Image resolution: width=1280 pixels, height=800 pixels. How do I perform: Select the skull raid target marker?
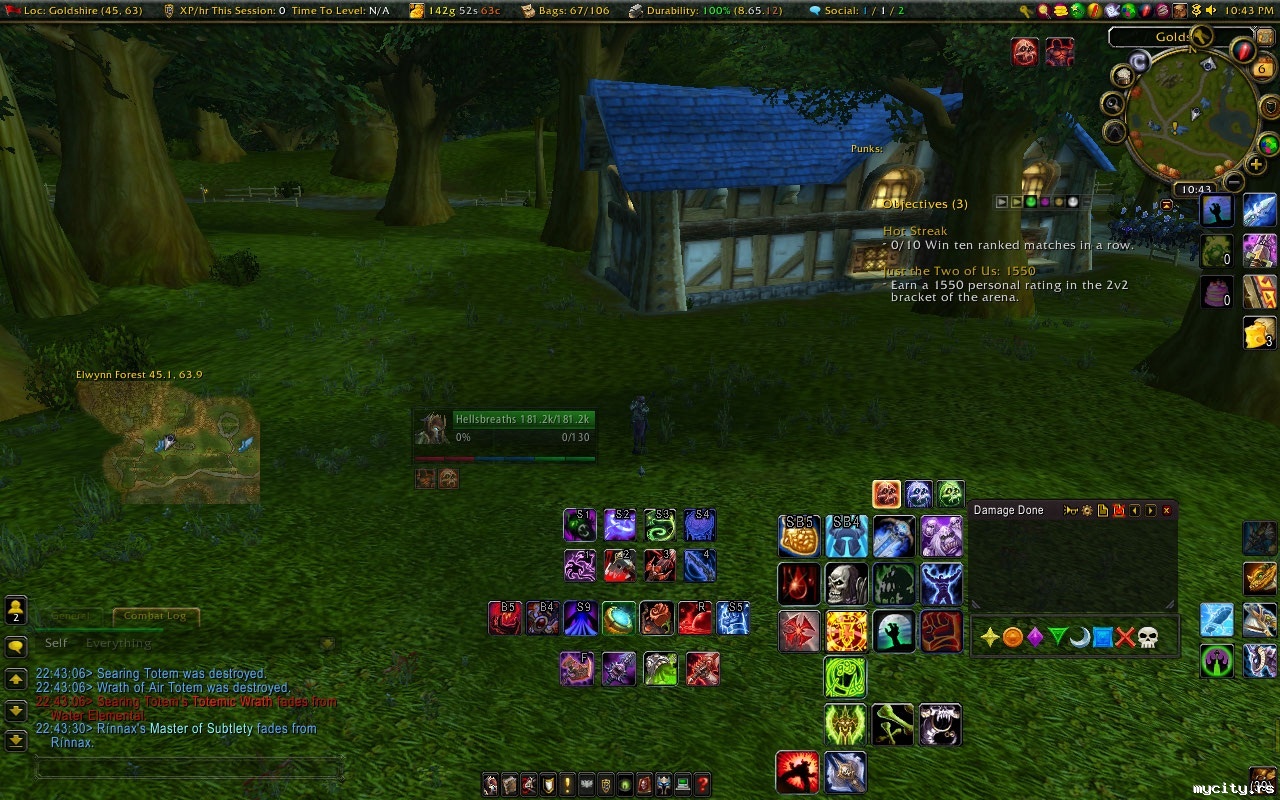point(1148,637)
